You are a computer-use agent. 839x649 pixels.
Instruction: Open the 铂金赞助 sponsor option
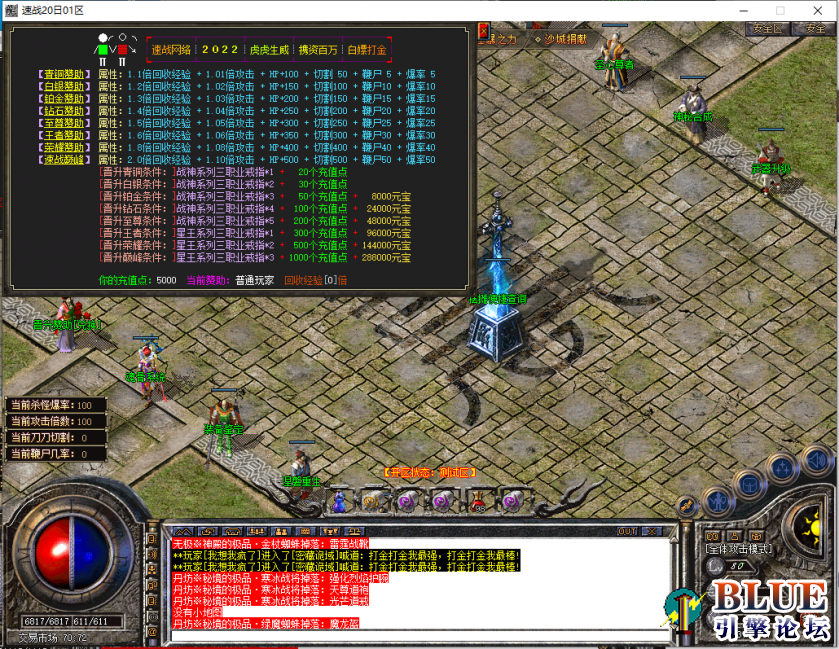point(64,99)
